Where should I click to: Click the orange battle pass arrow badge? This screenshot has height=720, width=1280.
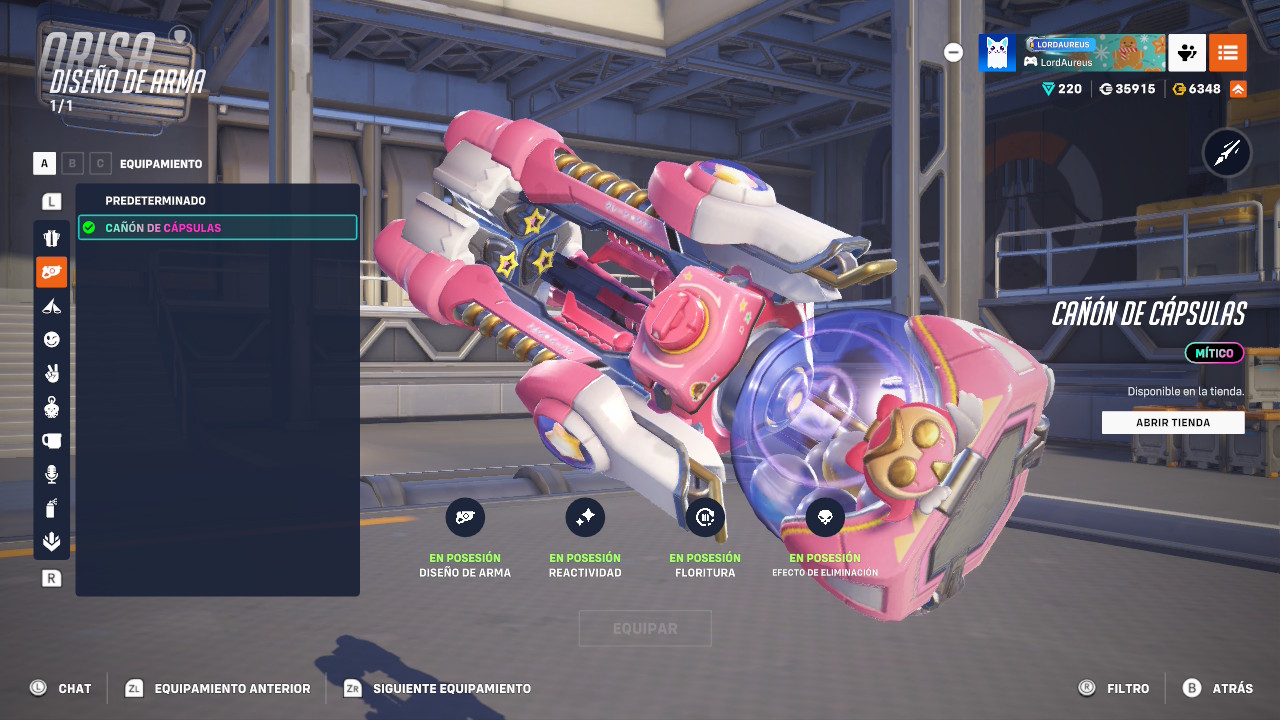pos(1237,88)
